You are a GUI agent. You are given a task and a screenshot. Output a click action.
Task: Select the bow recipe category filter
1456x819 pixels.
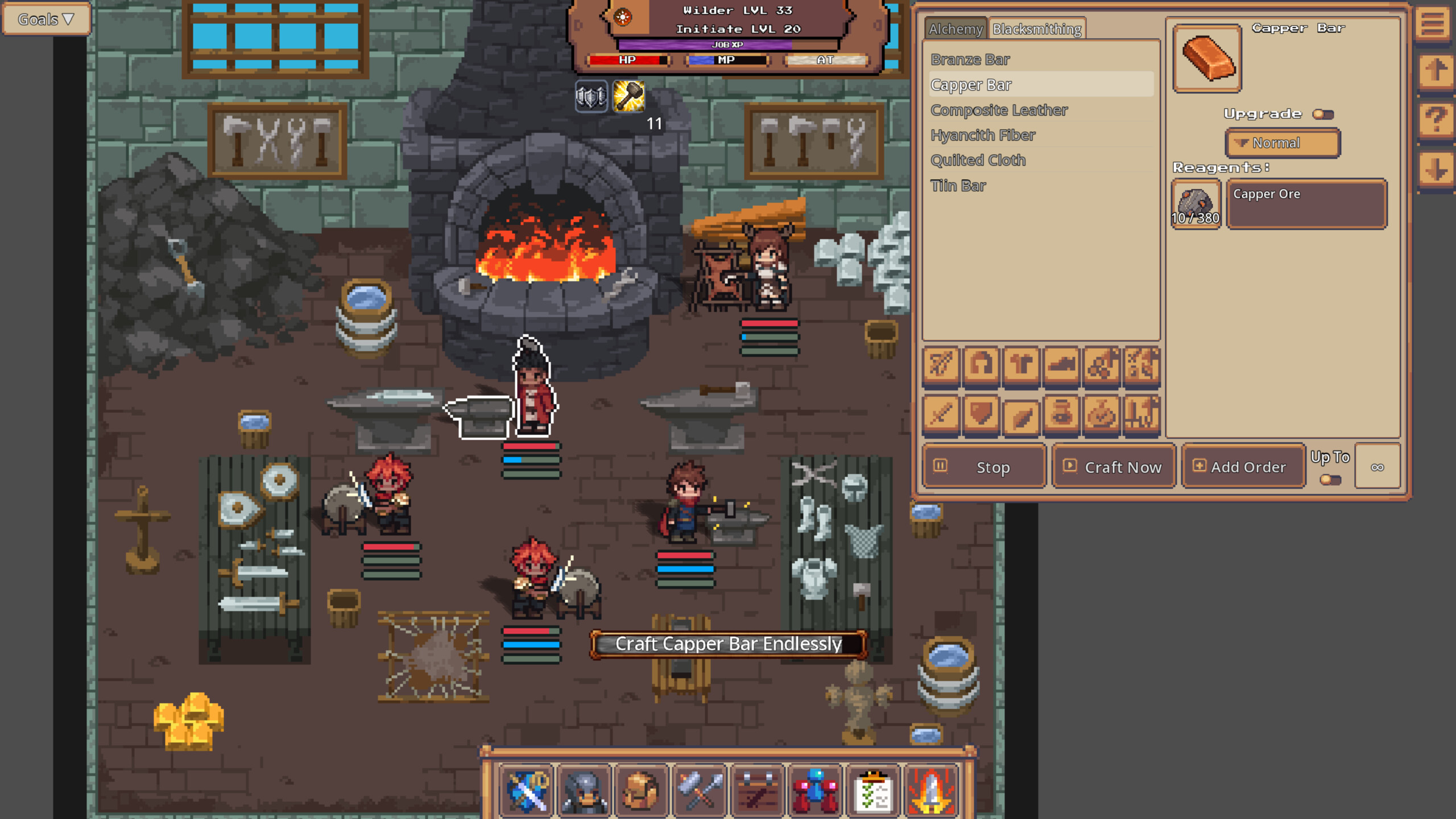(x=941, y=367)
